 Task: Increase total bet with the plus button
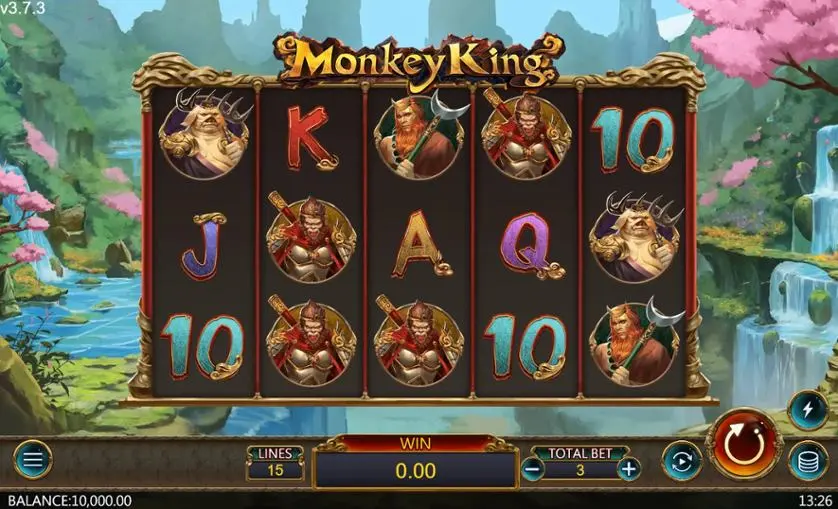[628, 468]
